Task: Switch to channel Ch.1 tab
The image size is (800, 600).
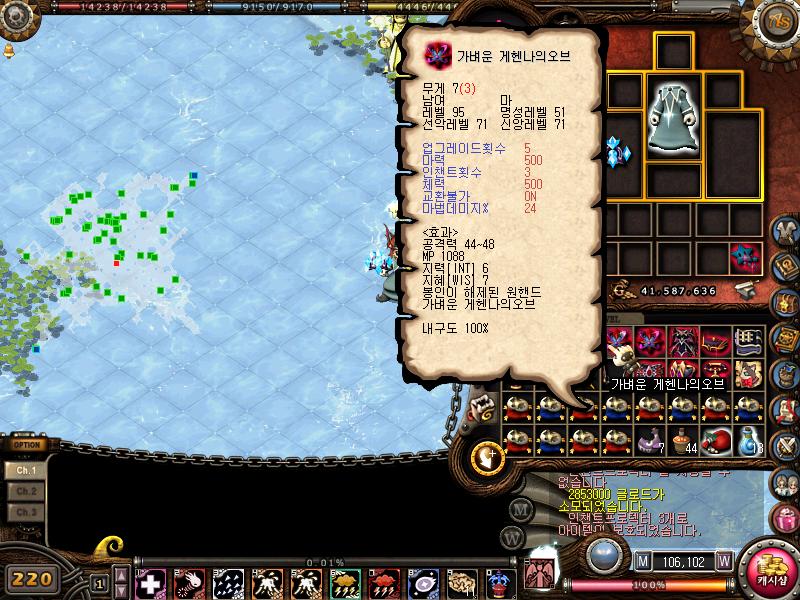Action: tap(27, 470)
